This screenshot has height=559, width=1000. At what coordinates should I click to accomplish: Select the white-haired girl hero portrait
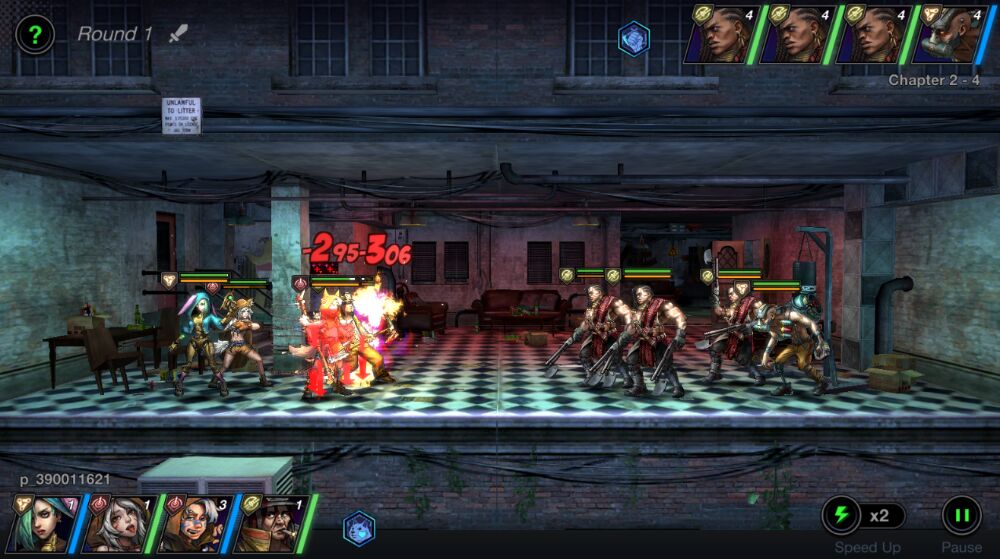(x=120, y=522)
